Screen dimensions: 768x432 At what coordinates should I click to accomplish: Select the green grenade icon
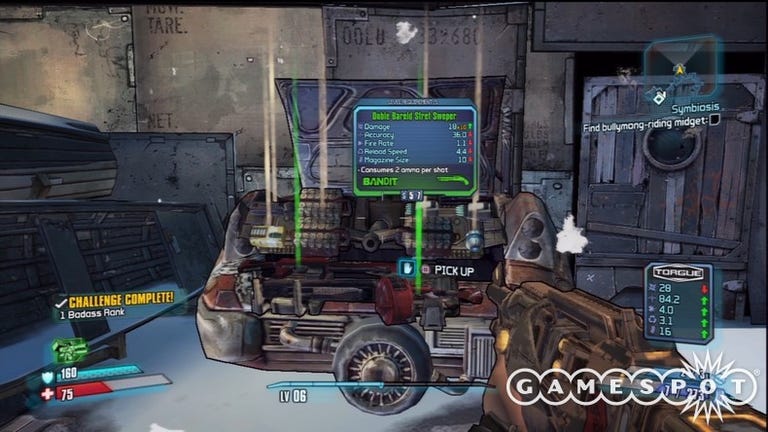point(68,349)
